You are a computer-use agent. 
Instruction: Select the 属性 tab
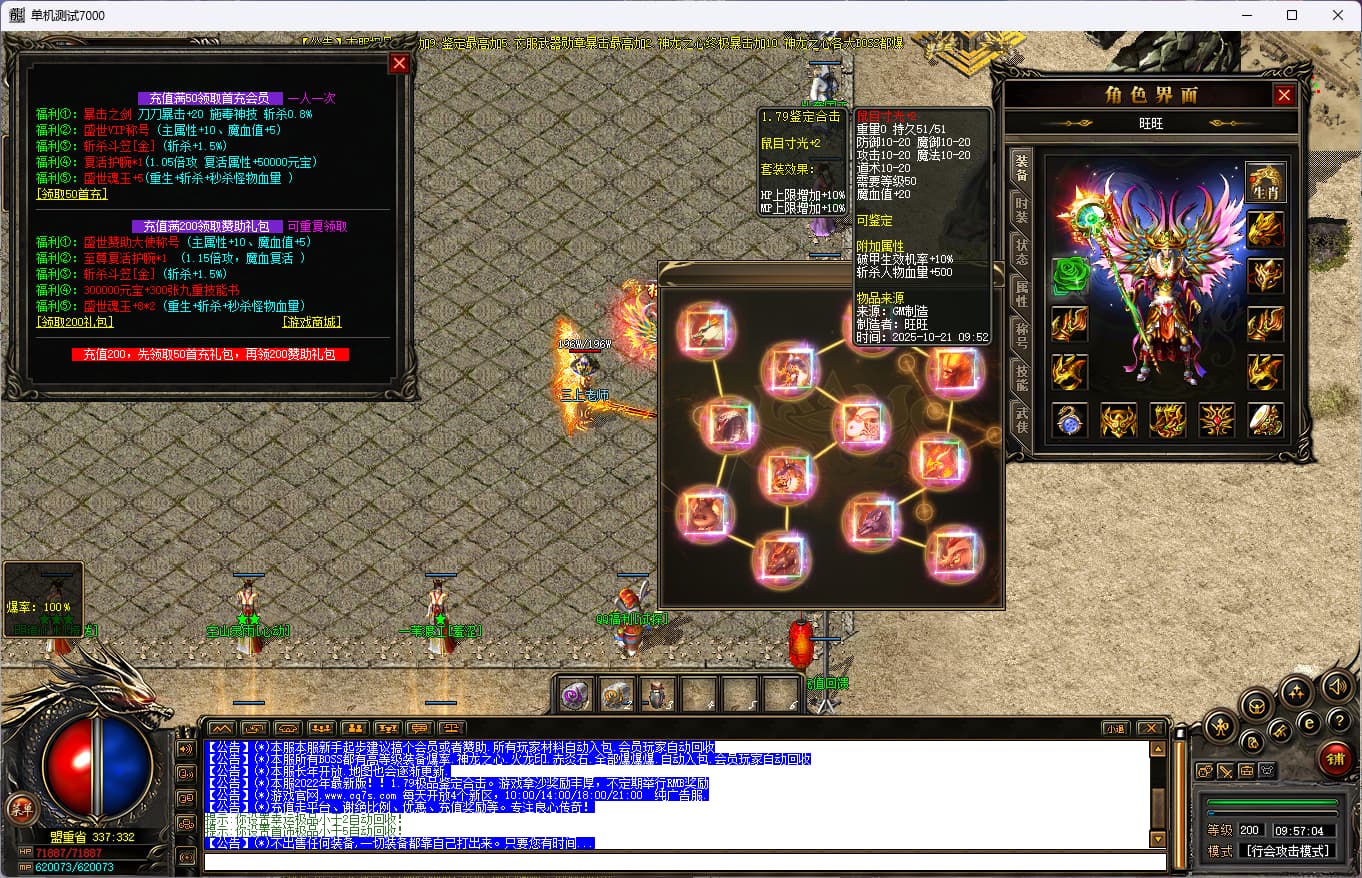tap(1021, 293)
